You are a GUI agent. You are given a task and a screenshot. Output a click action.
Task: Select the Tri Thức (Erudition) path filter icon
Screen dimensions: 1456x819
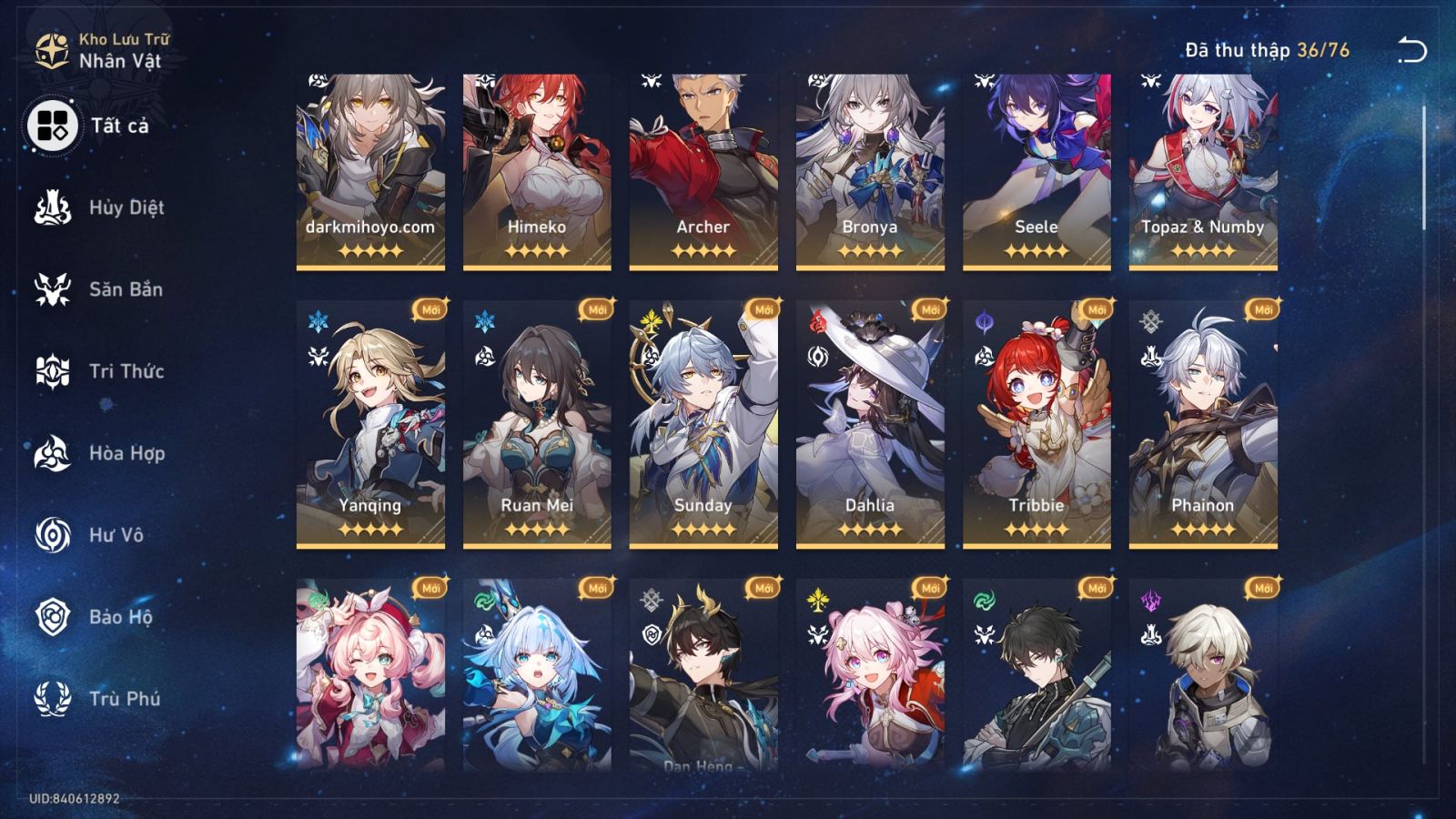(x=54, y=371)
